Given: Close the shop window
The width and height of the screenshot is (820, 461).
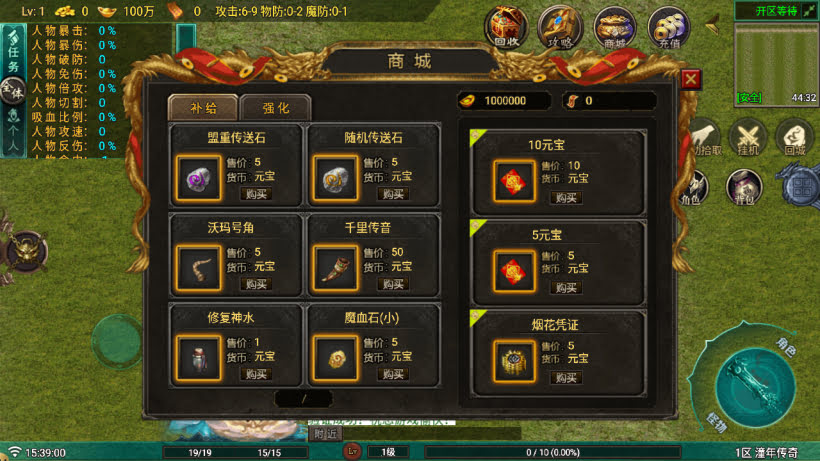Looking at the screenshot, I should click(691, 80).
